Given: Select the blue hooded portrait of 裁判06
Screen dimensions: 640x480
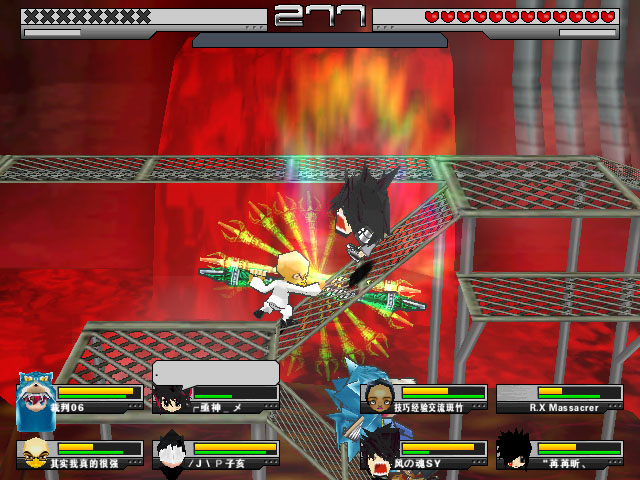Looking at the screenshot, I should click(36, 397).
